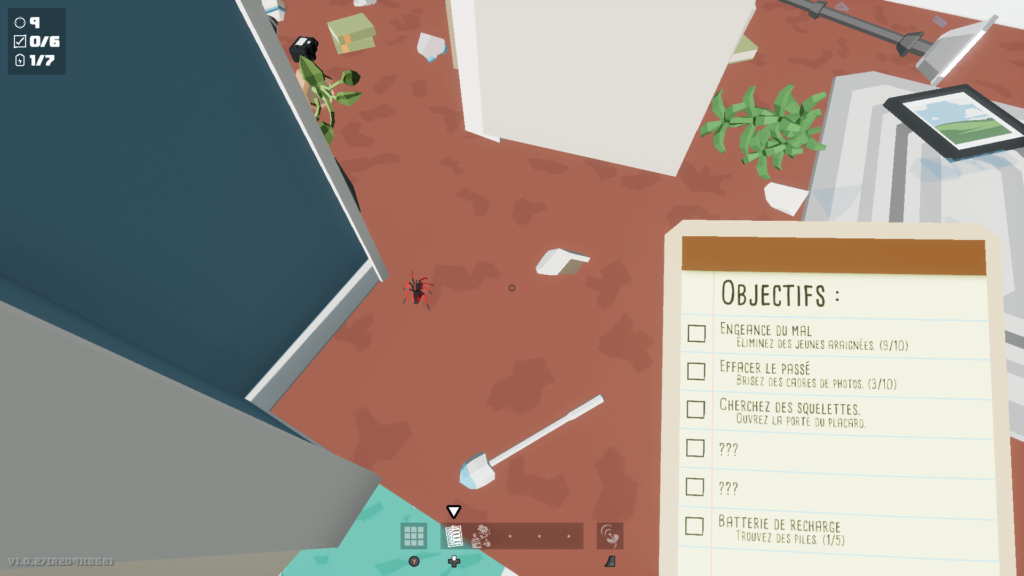Click the Batterie de recharge objective checkbox
Viewport: 1024px width, 576px height.
(x=694, y=525)
